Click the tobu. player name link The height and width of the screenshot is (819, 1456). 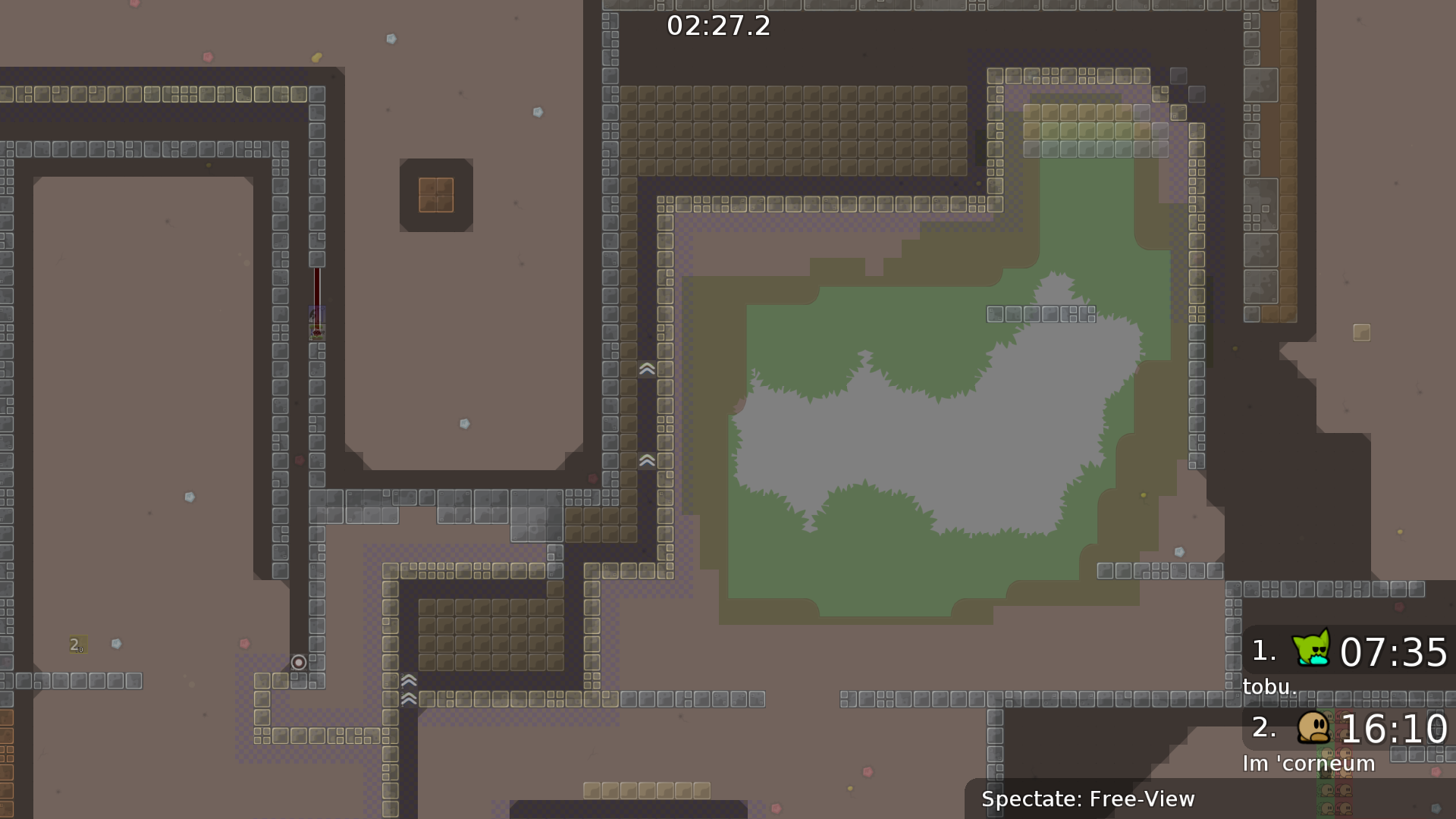1269,686
